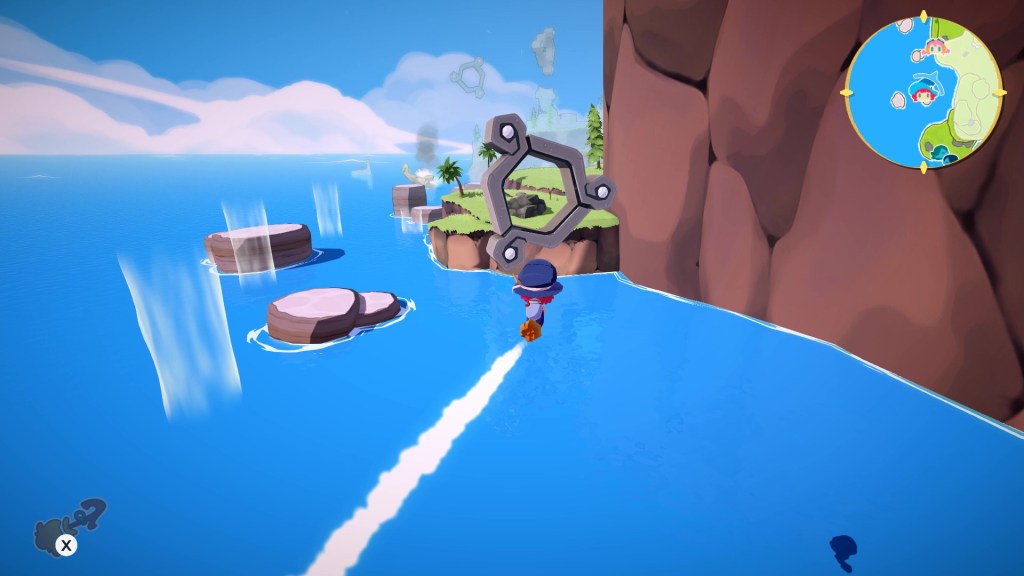1024x576 pixels.
Task: Activate the question mark hint silhouette icon
Action: pyautogui.click(x=70, y=522)
